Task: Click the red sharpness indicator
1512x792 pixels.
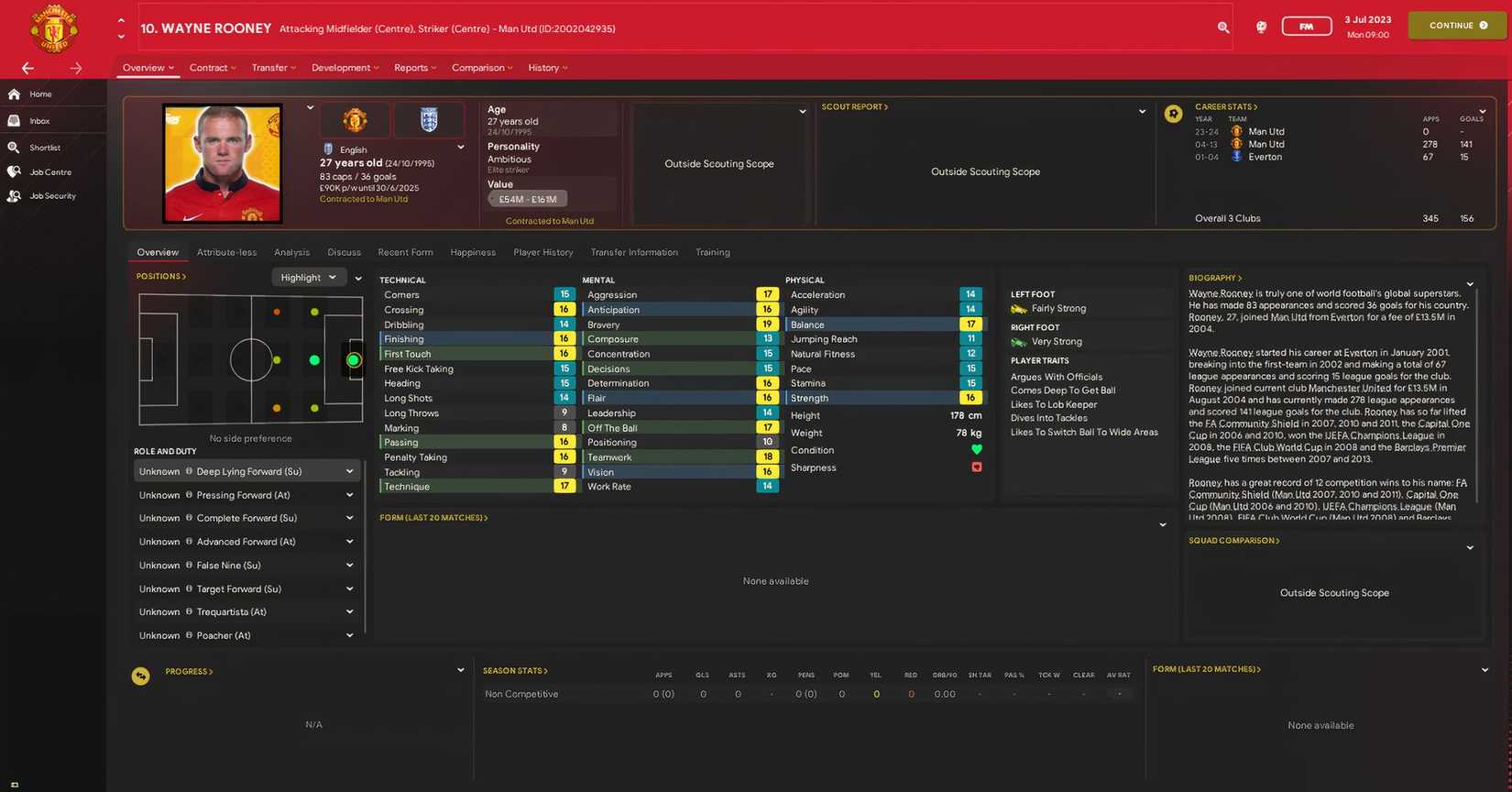Action: [x=976, y=467]
